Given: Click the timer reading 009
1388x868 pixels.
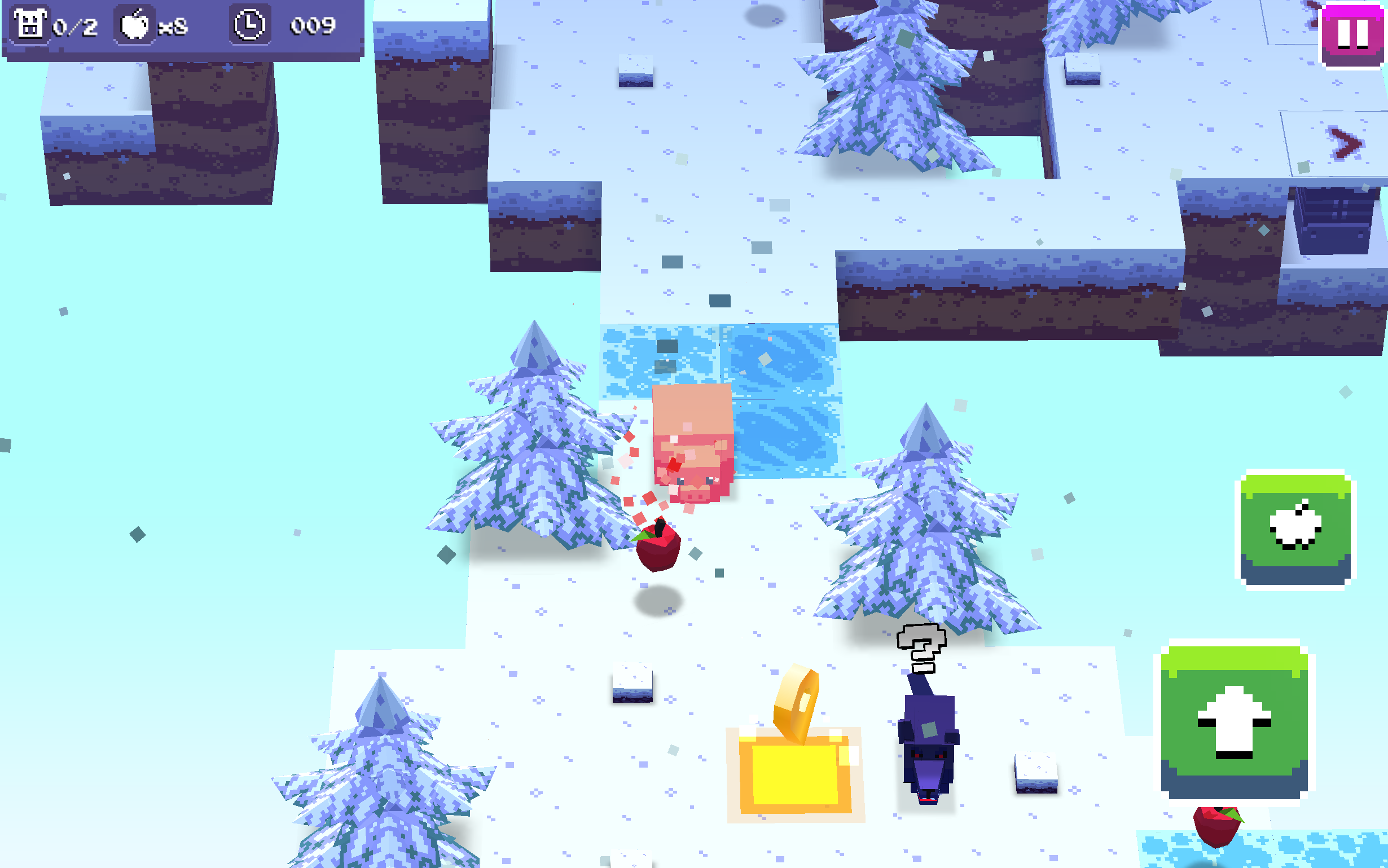Looking at the screenshot, I should [314, 26].
